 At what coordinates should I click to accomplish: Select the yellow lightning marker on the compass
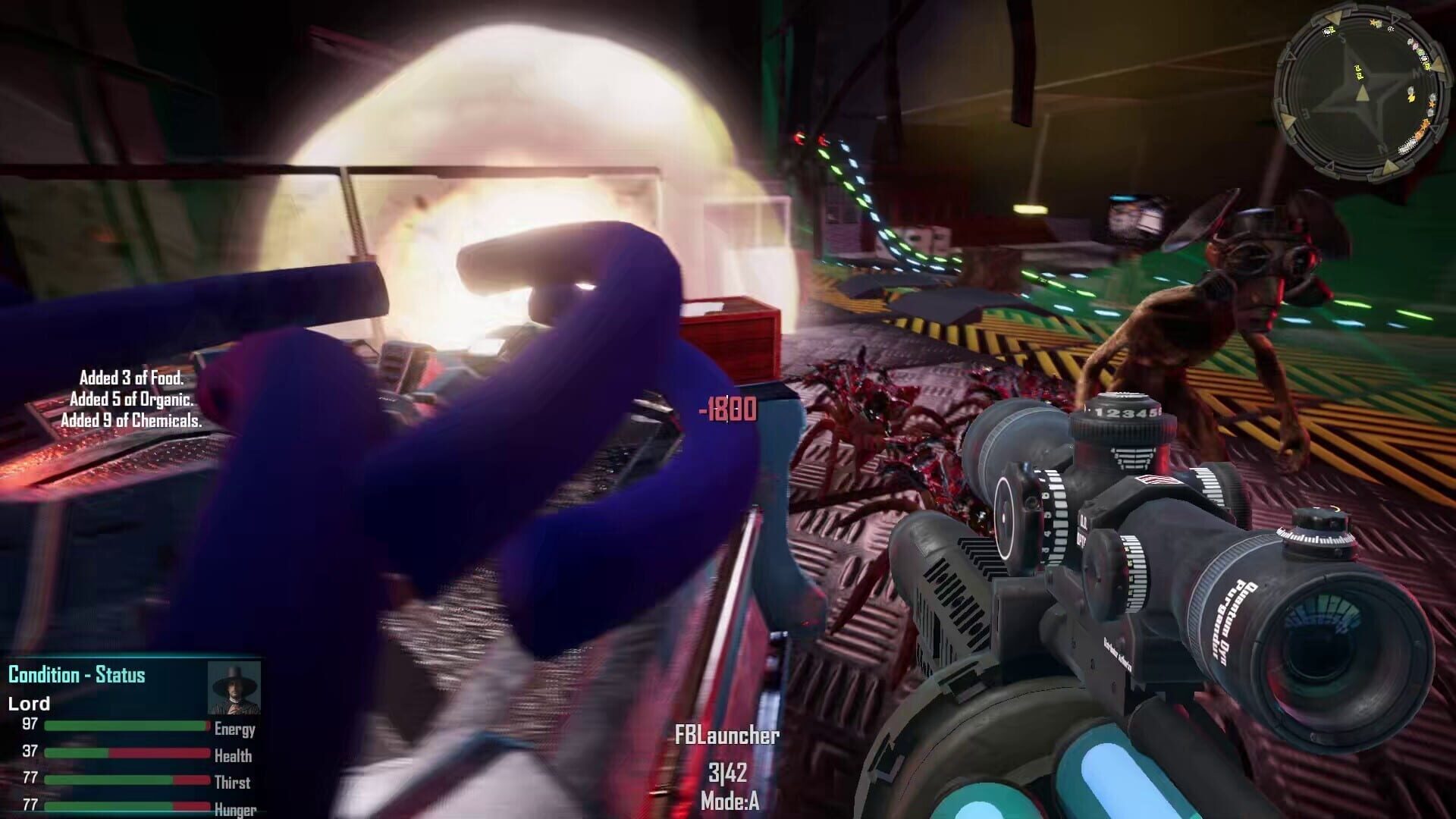tap(1410, 98)
